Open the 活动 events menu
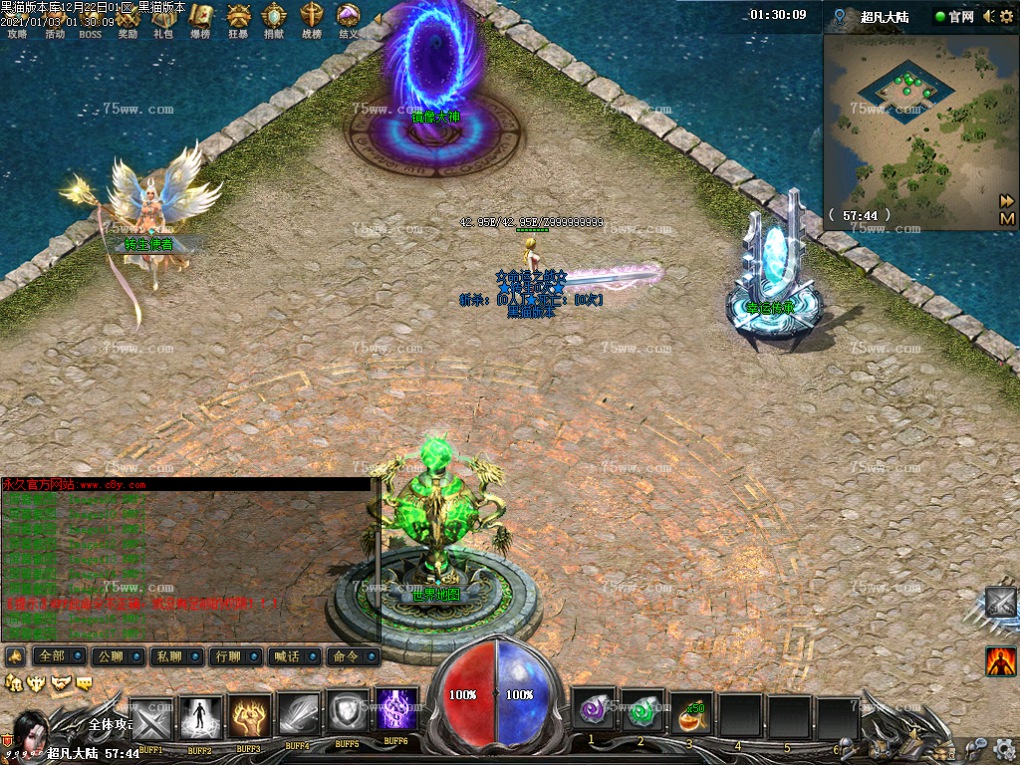 pos(55,20)
